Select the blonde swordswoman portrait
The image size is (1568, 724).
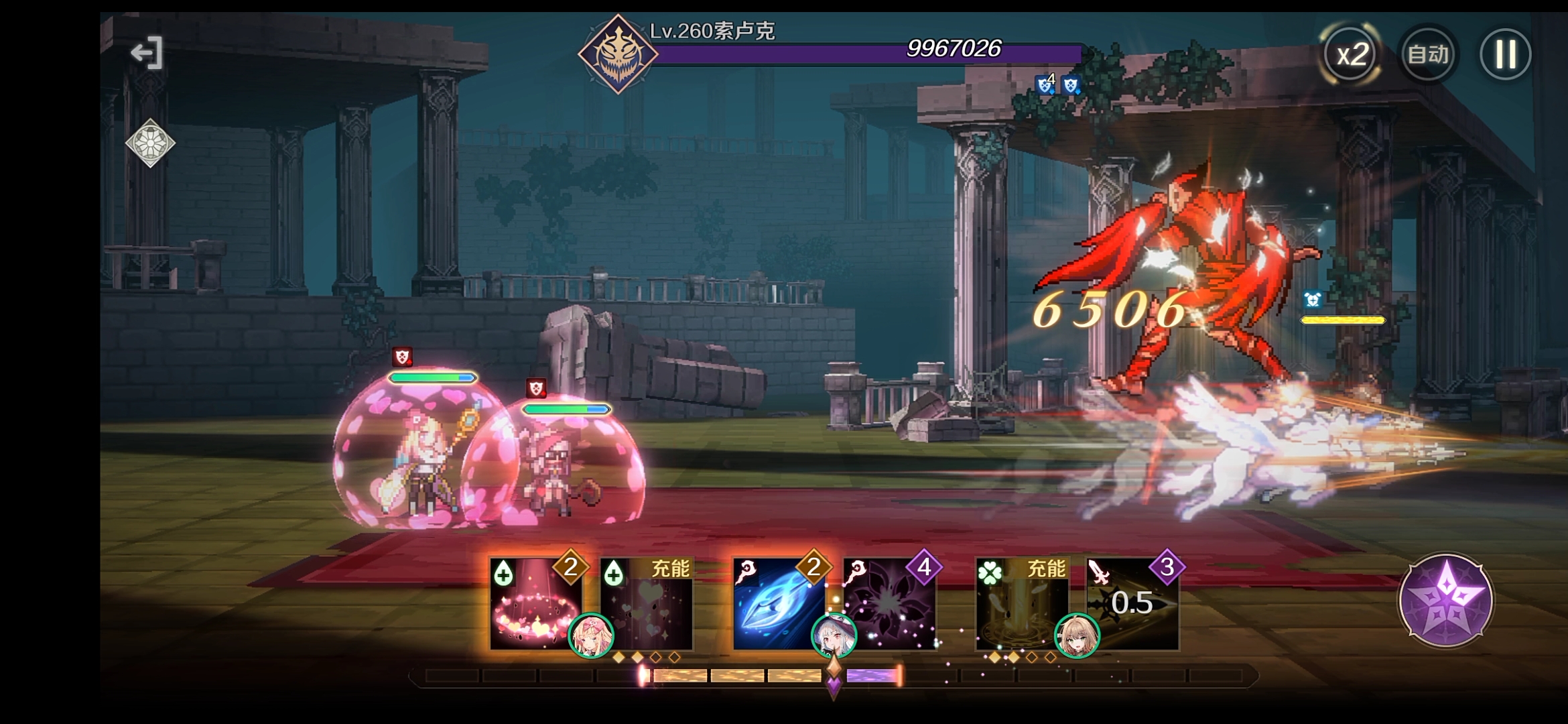point(1077,636)
